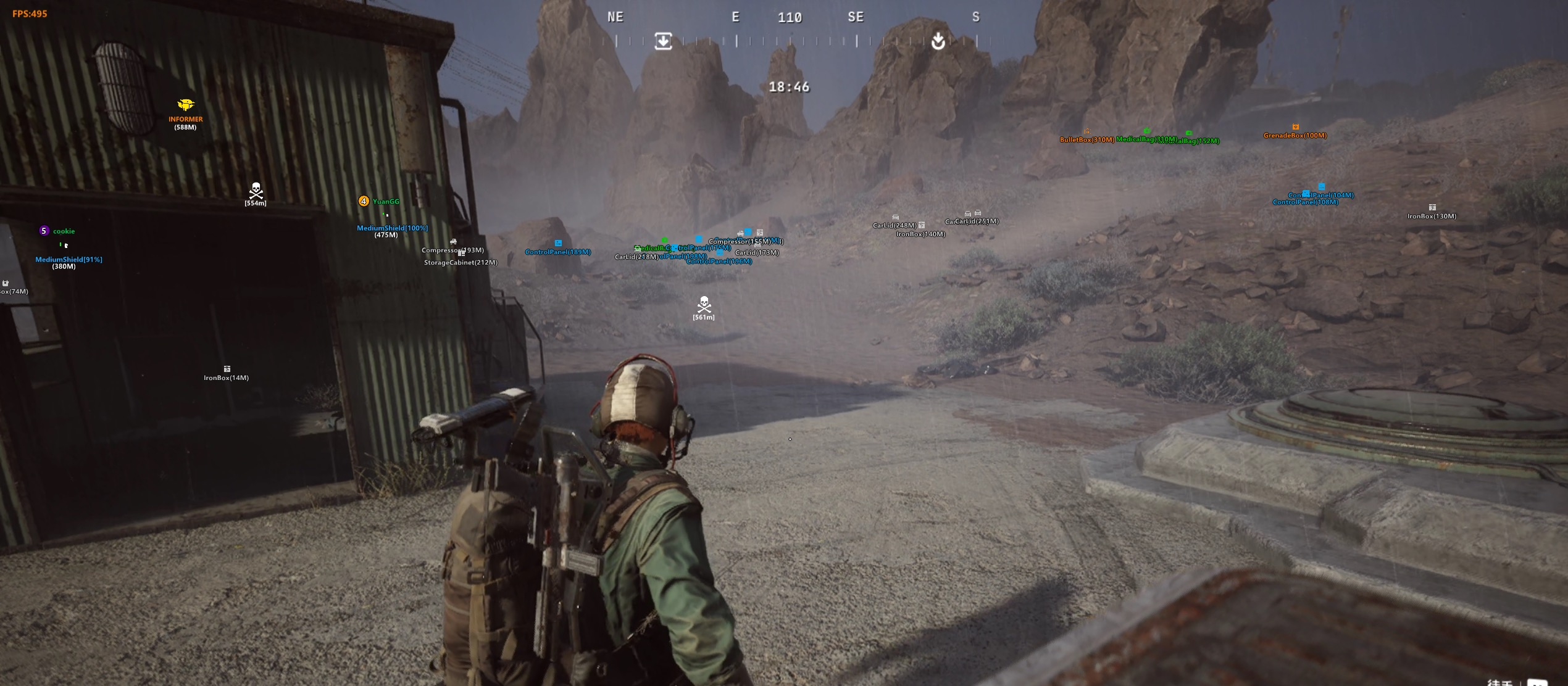Click the circular down-arrow compass marker

(938, 41)
